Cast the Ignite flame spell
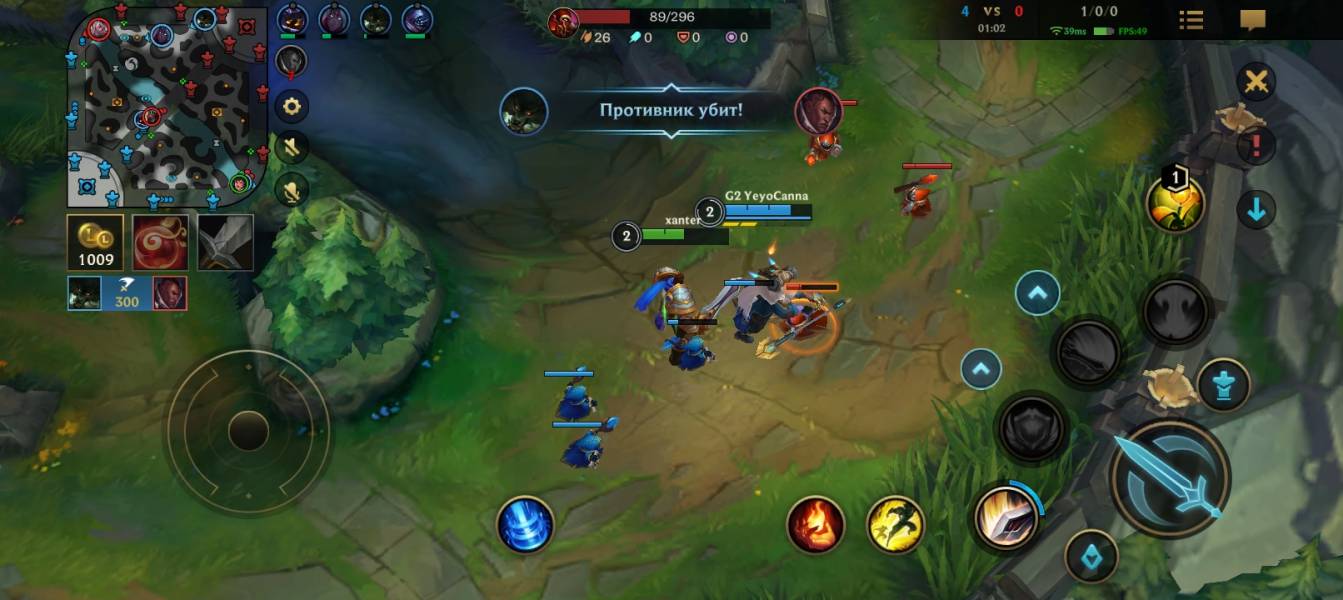The height and width of the screenshot is (600, 1343). click(815, 525)
